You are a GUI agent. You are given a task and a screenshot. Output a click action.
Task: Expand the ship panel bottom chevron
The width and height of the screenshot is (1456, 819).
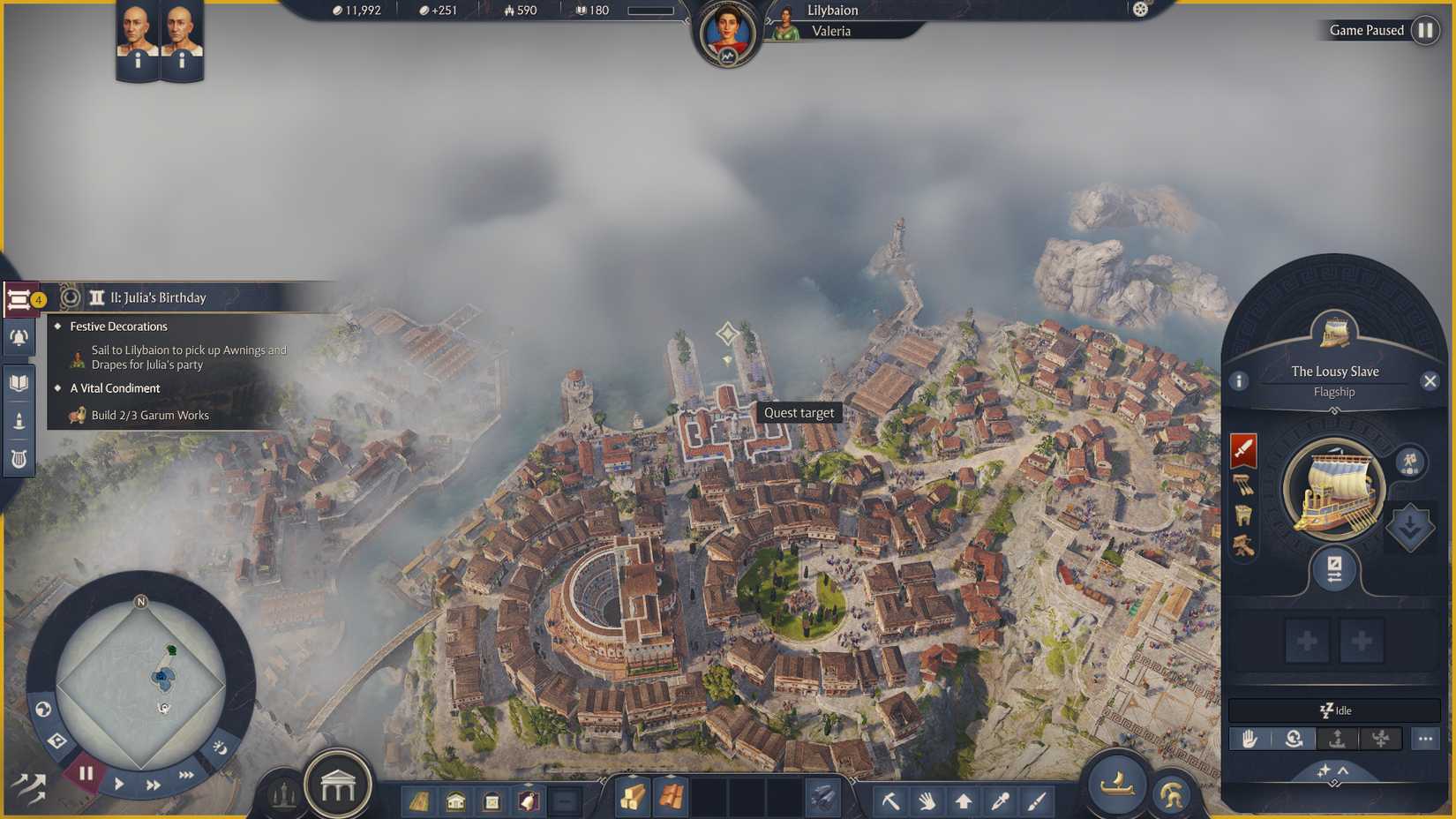[x=1343, y=771]
